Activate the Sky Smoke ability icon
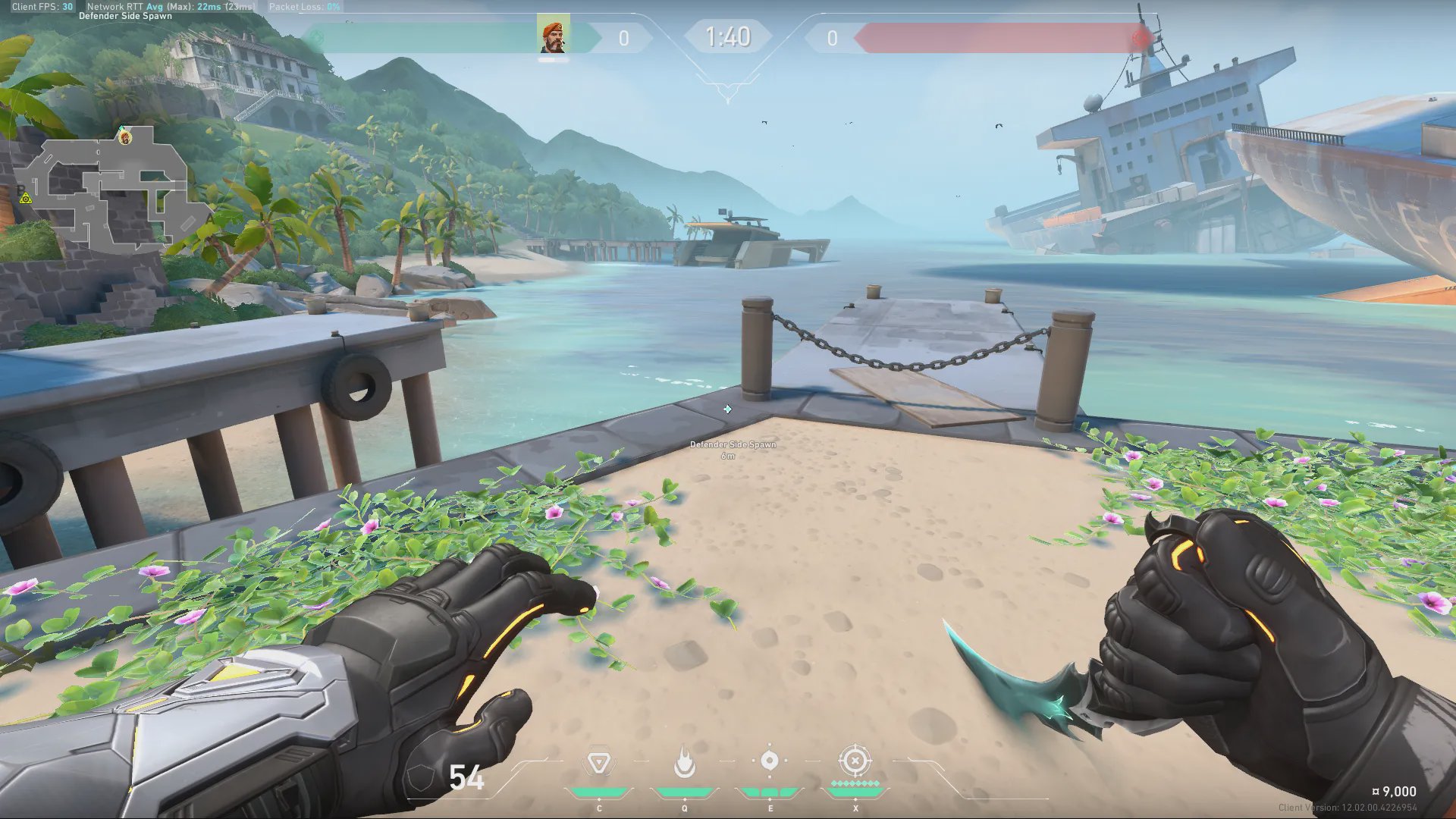The width and height of the screenshot is (1456, 819). [770, 761]
